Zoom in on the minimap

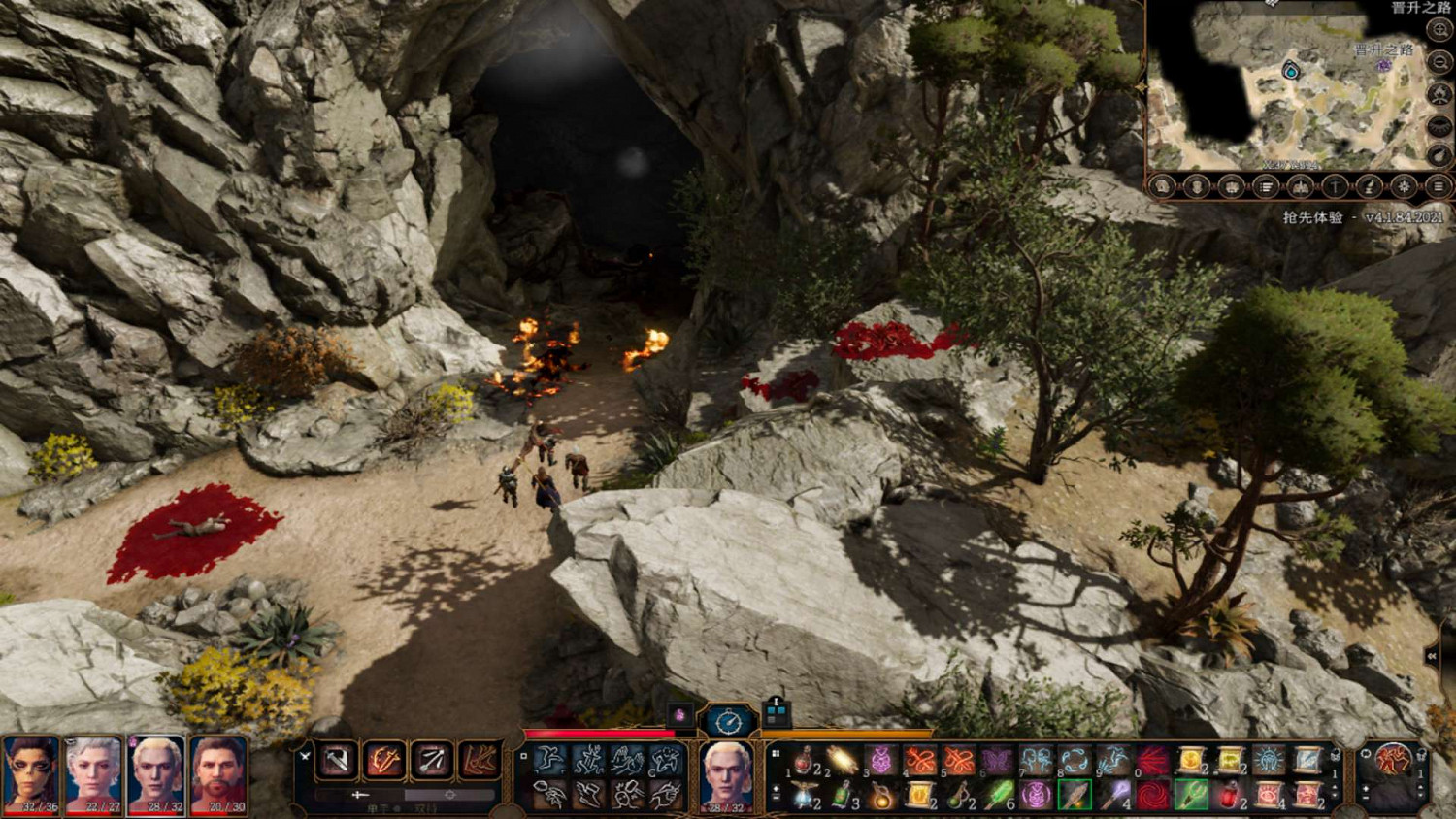point(1439,31)
